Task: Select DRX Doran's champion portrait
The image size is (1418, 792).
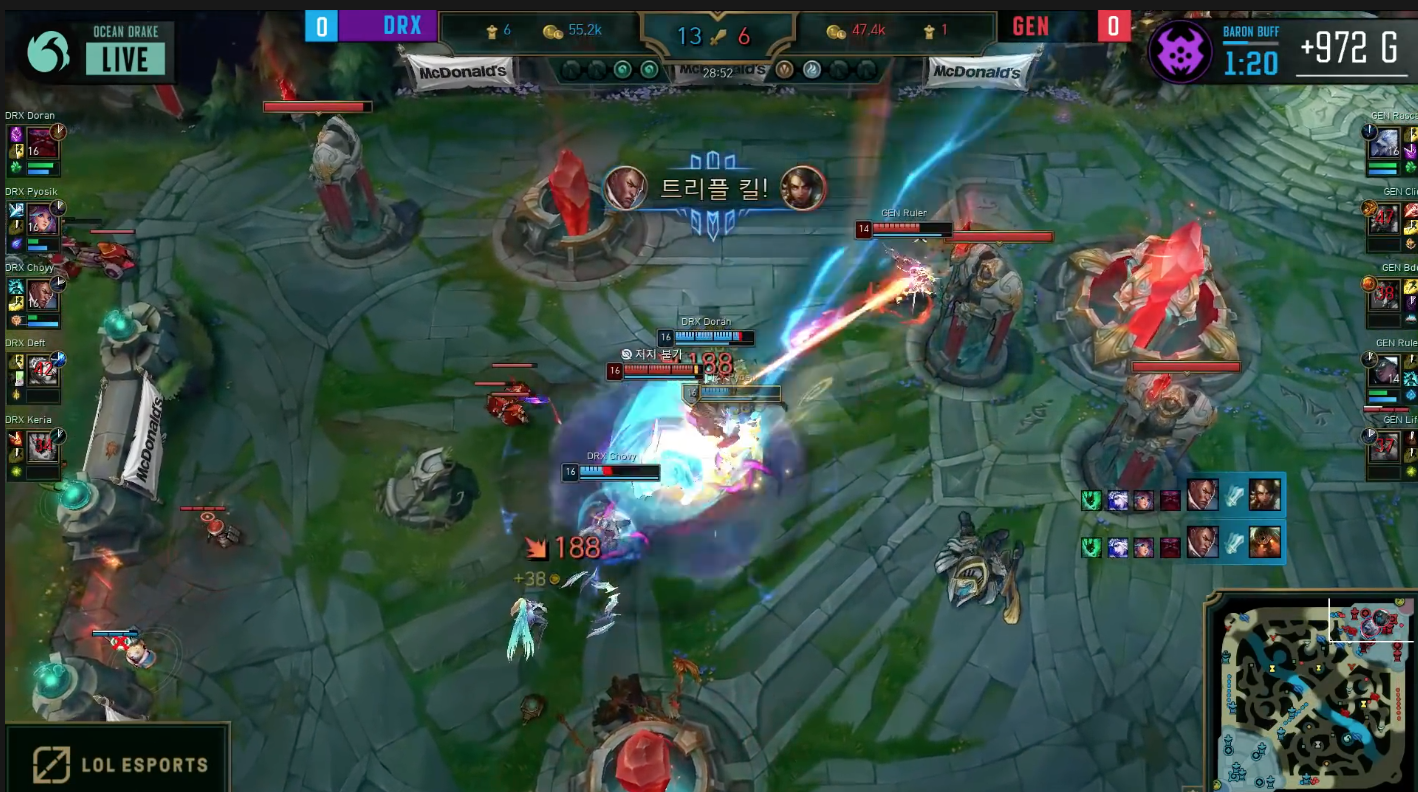Action: tap(43, 141)
